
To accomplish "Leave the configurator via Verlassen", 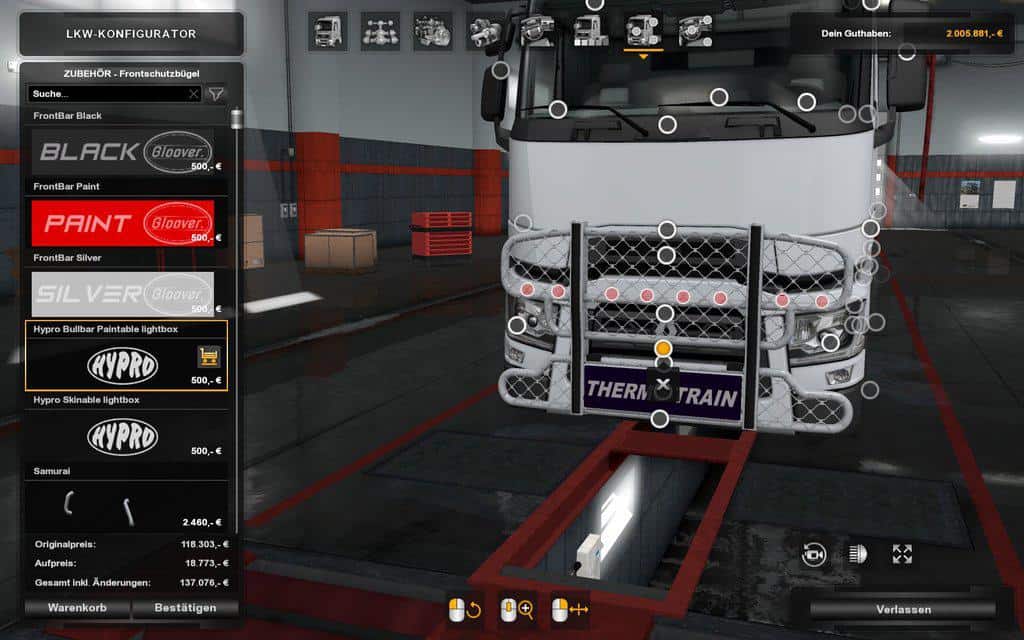I will (903, 609).
